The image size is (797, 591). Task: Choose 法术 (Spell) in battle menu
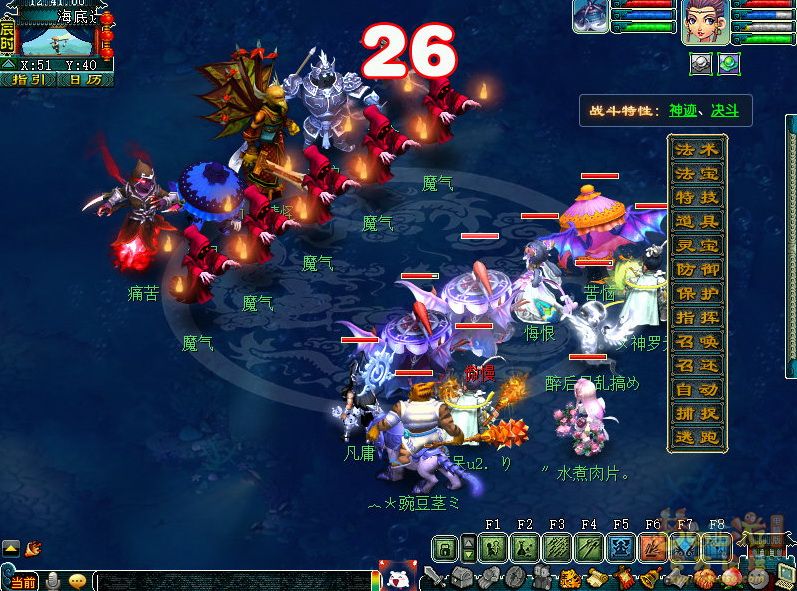[697, 150]
